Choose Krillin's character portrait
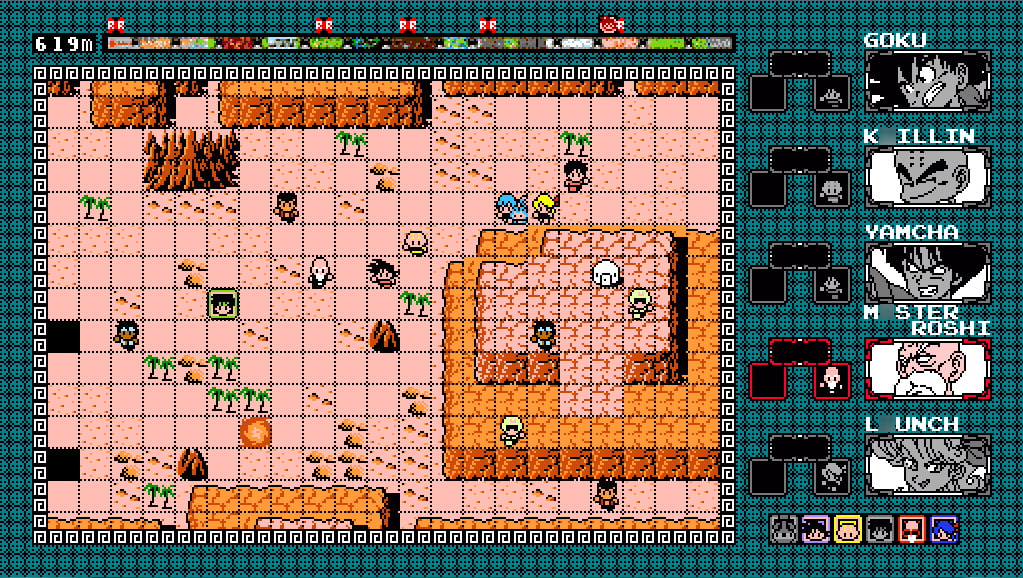This screenshot has height=578, width=1023. pos(927,178)
